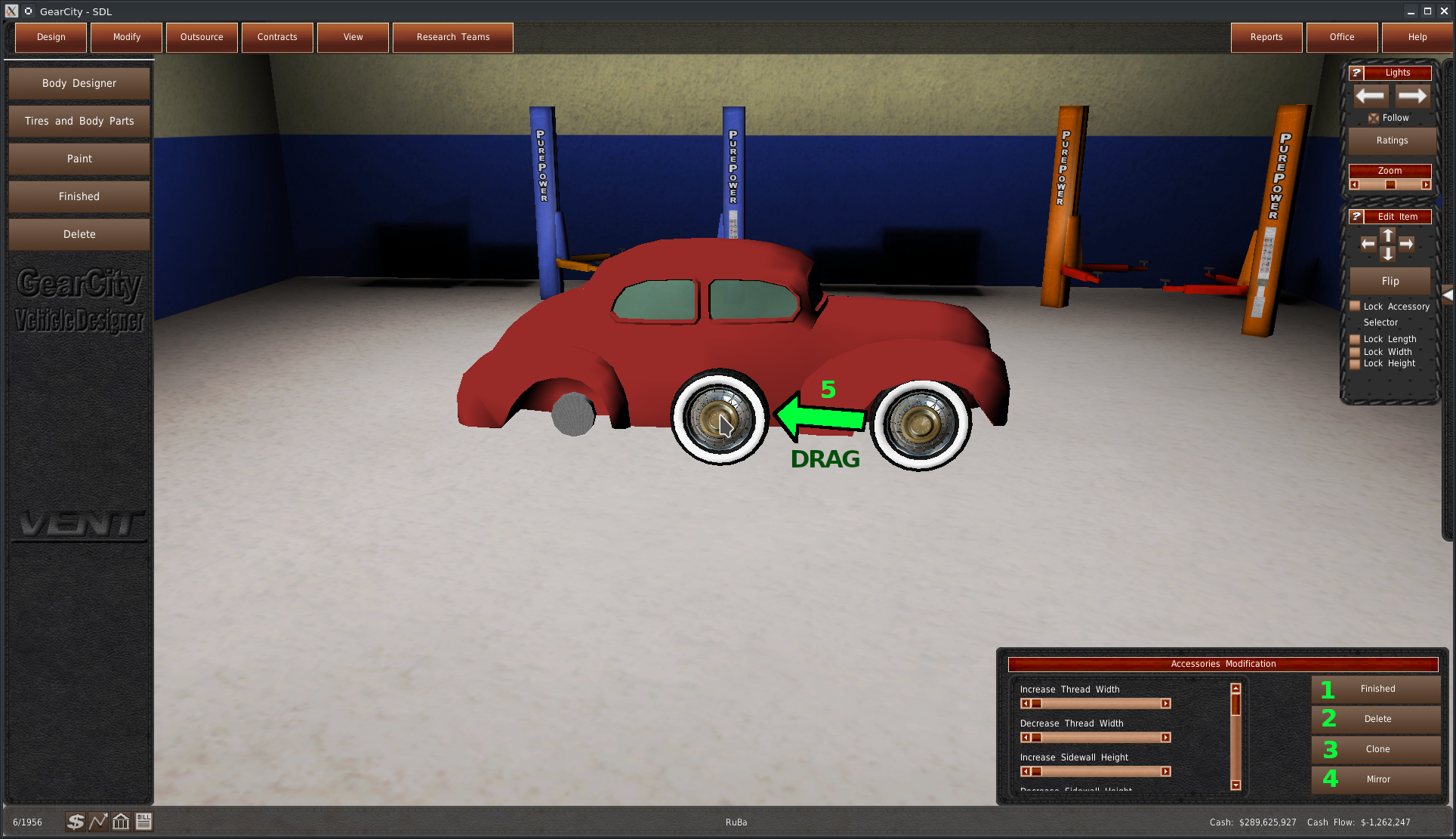Rotate lights with the right arrow

1411,96
